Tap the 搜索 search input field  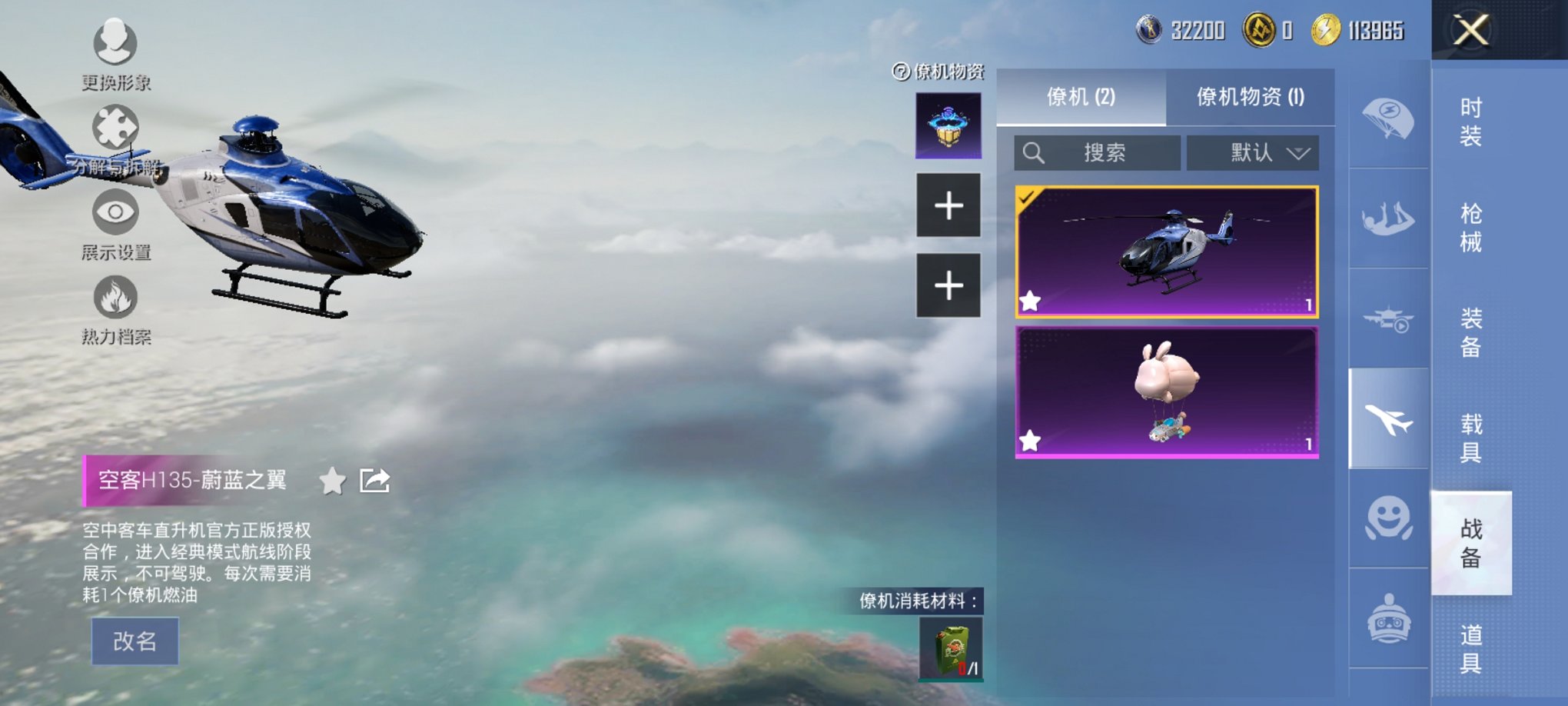tap(1097, 152)
